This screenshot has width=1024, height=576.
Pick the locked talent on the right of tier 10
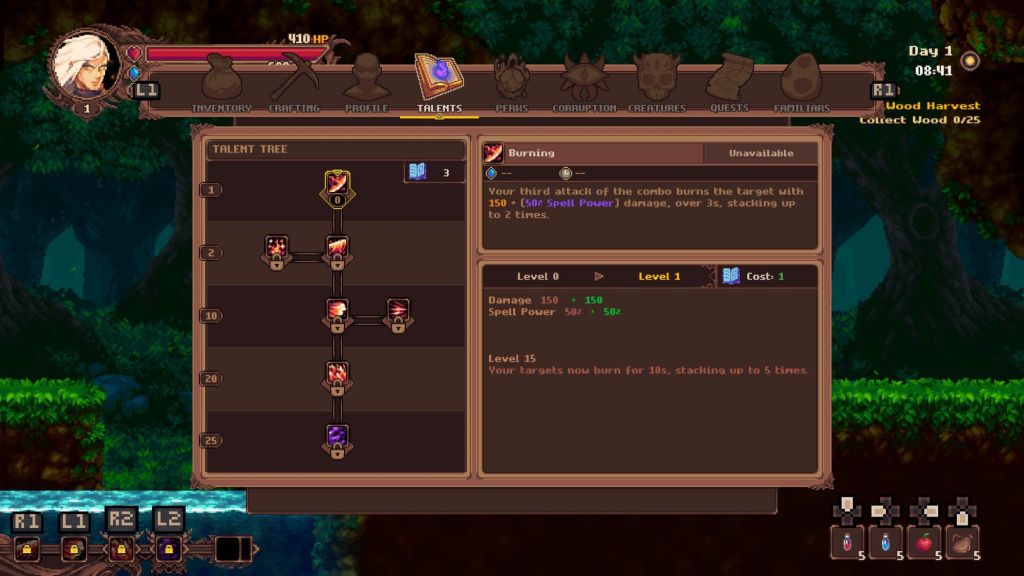(x=398, y=313)
